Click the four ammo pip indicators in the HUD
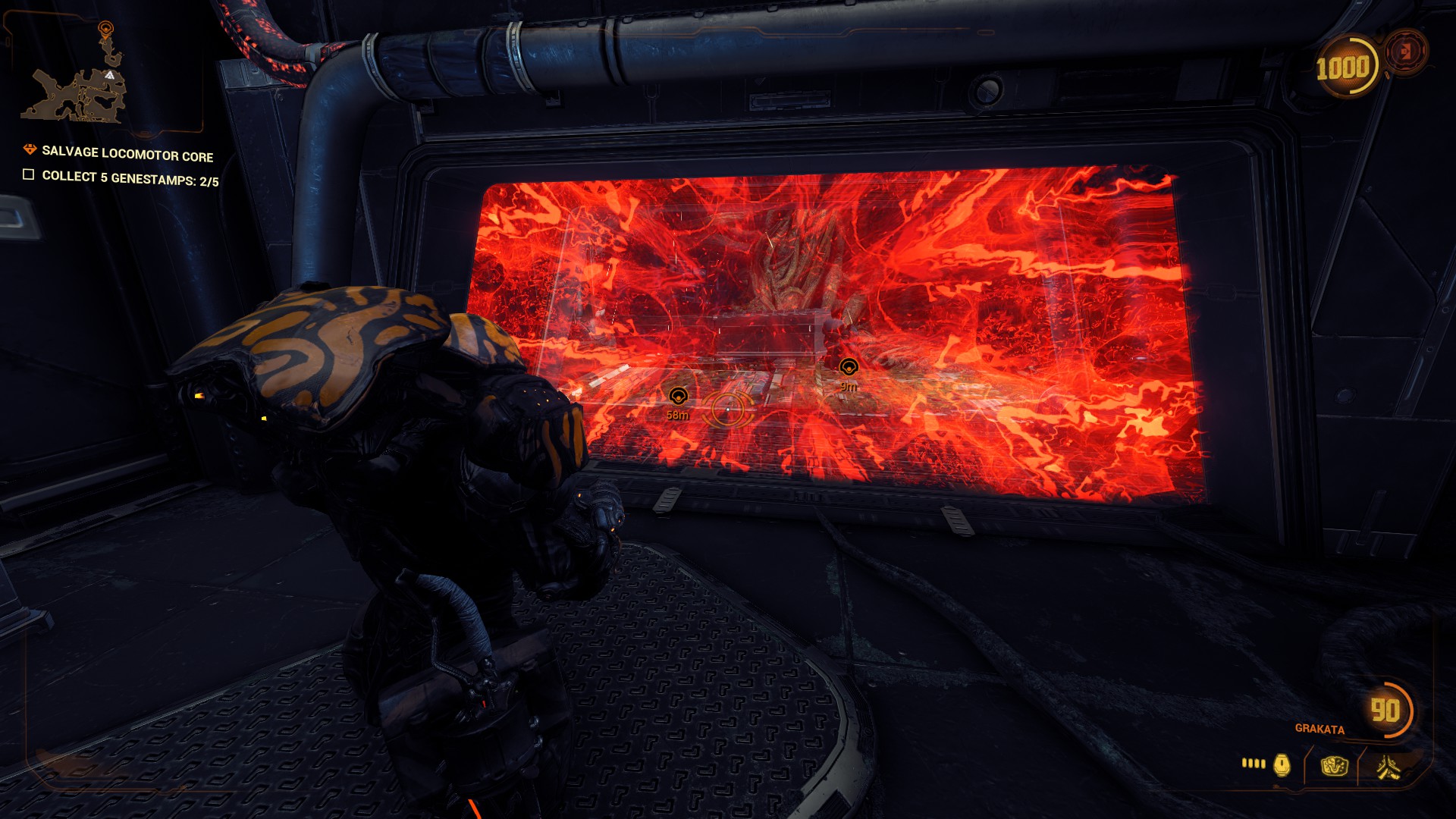Screen dimensions: 1456x819 [x=1253, y=762]
